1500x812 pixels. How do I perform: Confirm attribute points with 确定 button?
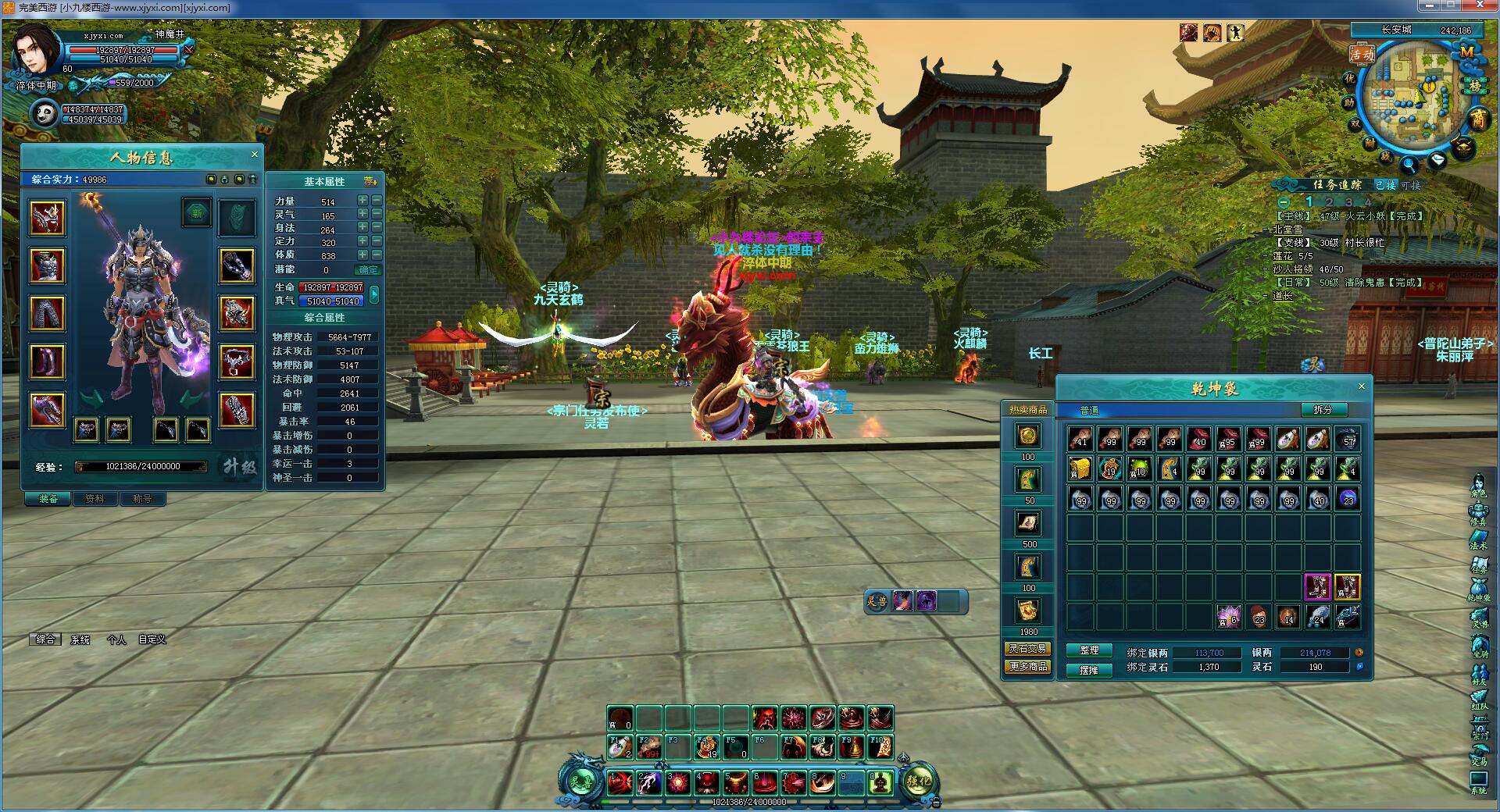(368, 270)
